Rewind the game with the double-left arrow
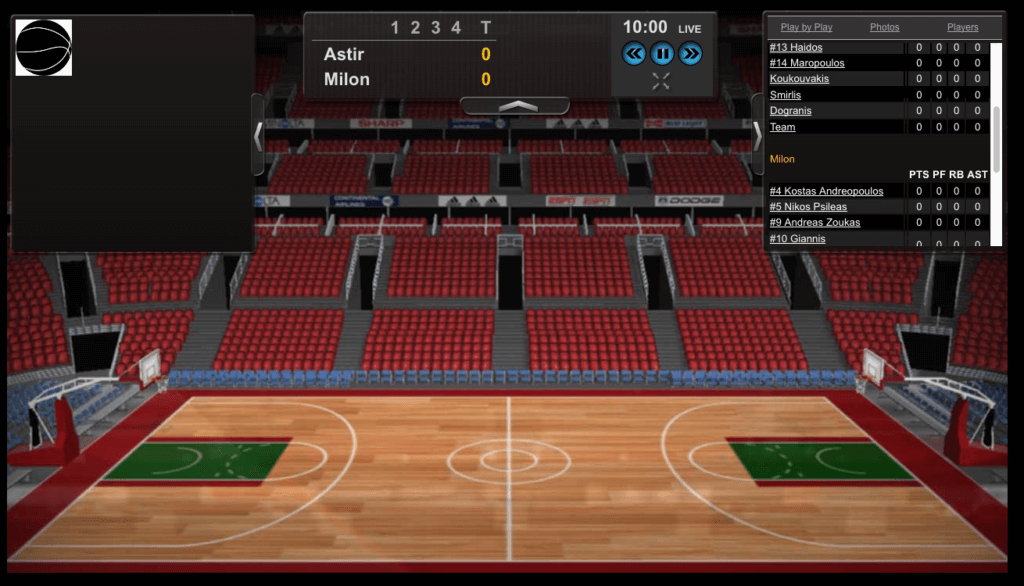Screen dimensions: 1024x586 pyautogui.click(x=634, y=54)
